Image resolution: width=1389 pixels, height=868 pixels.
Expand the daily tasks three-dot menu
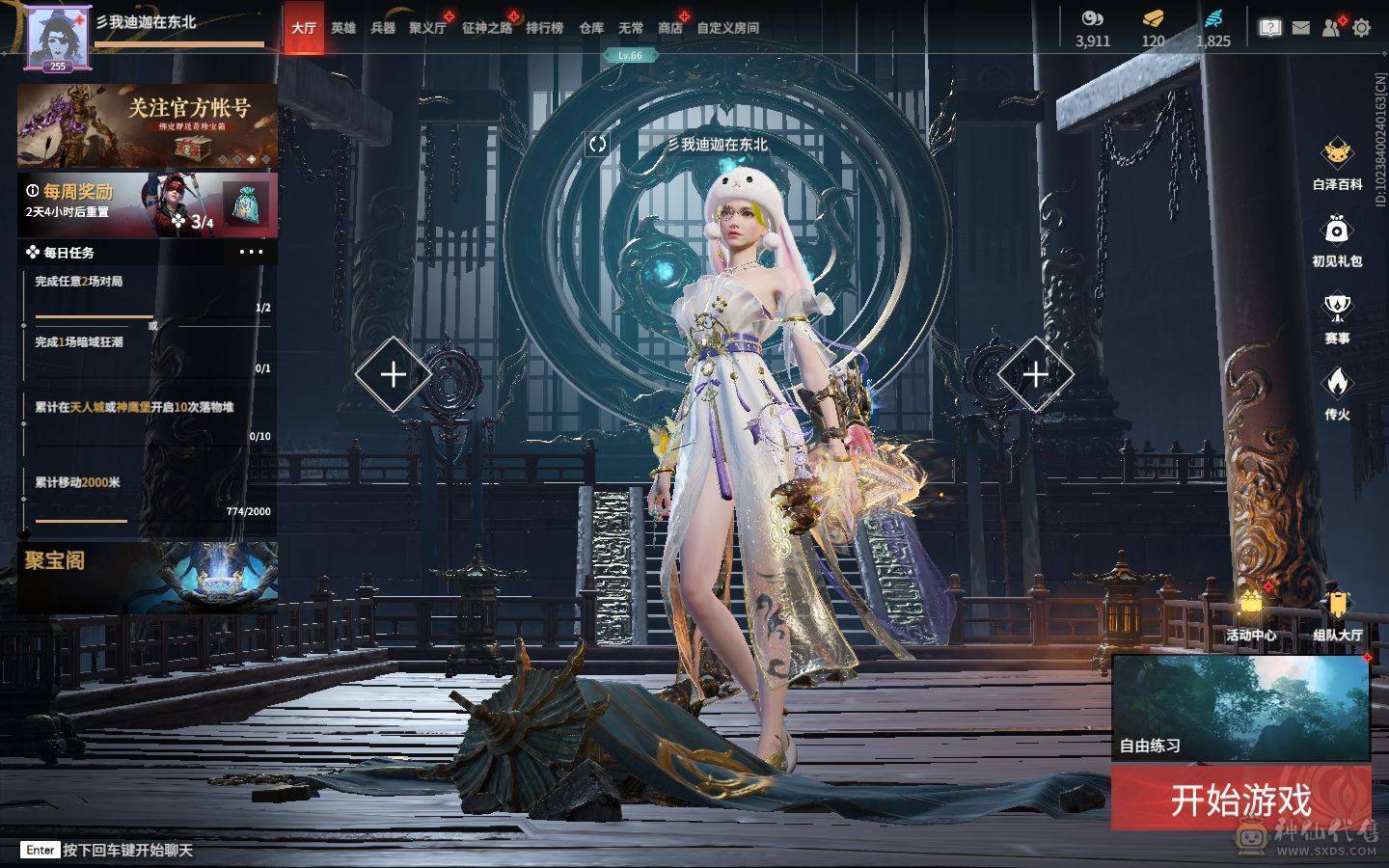tap(251, 252)
